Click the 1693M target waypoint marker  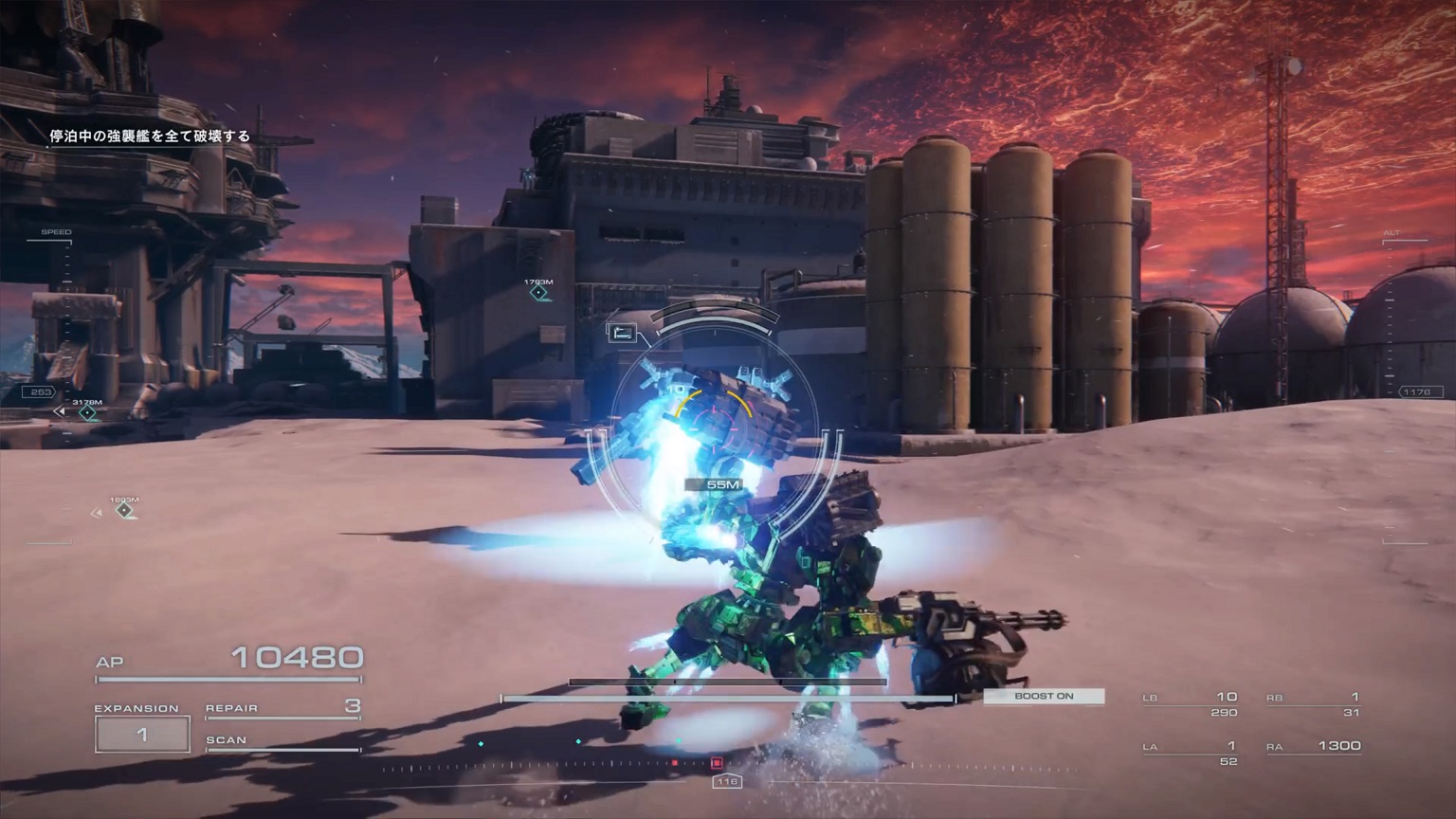tap(124, 510)
